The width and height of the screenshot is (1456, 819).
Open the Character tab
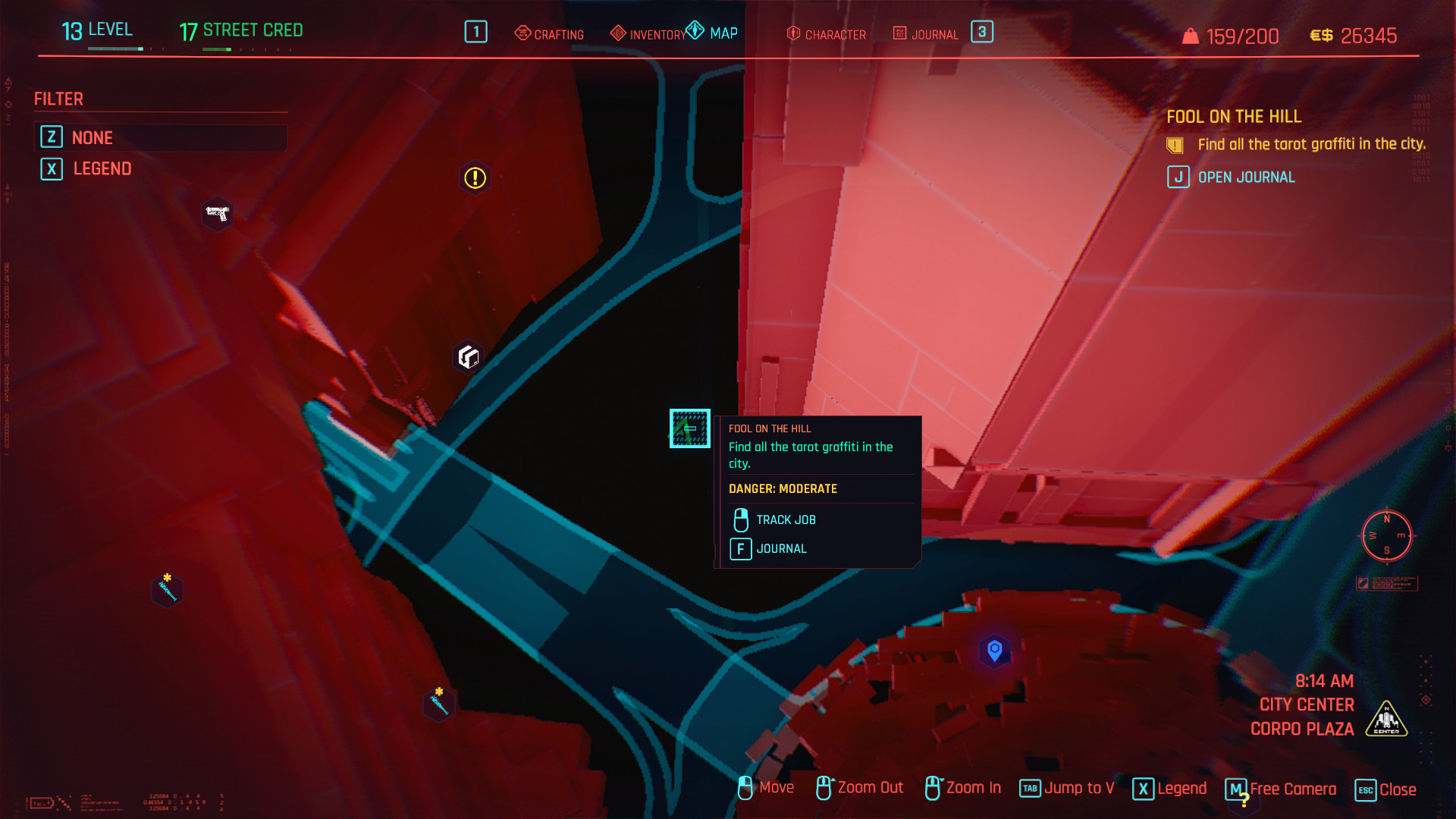coord(827,34)
